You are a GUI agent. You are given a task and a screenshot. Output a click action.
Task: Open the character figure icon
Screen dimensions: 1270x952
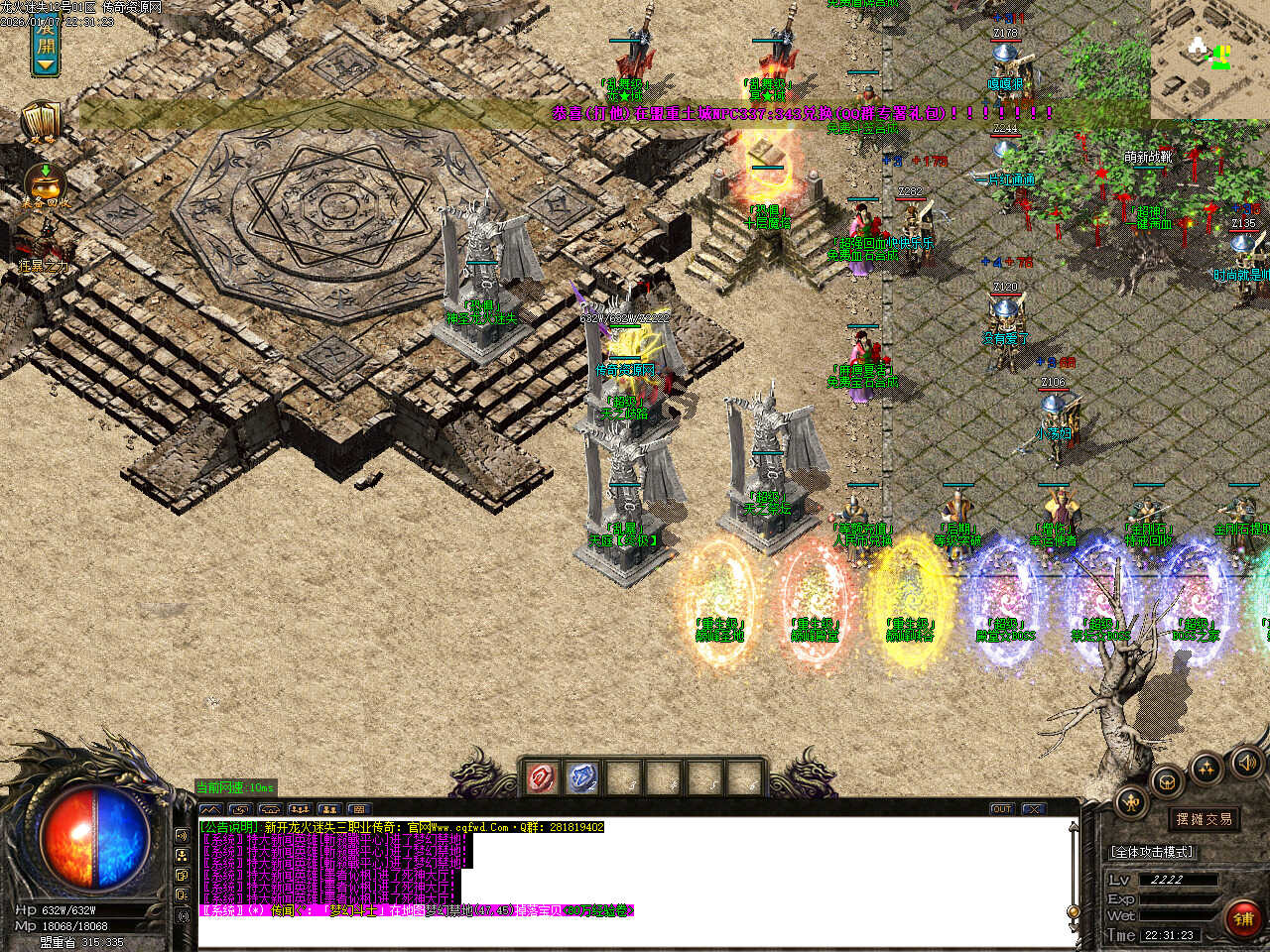click(1132, 801)
